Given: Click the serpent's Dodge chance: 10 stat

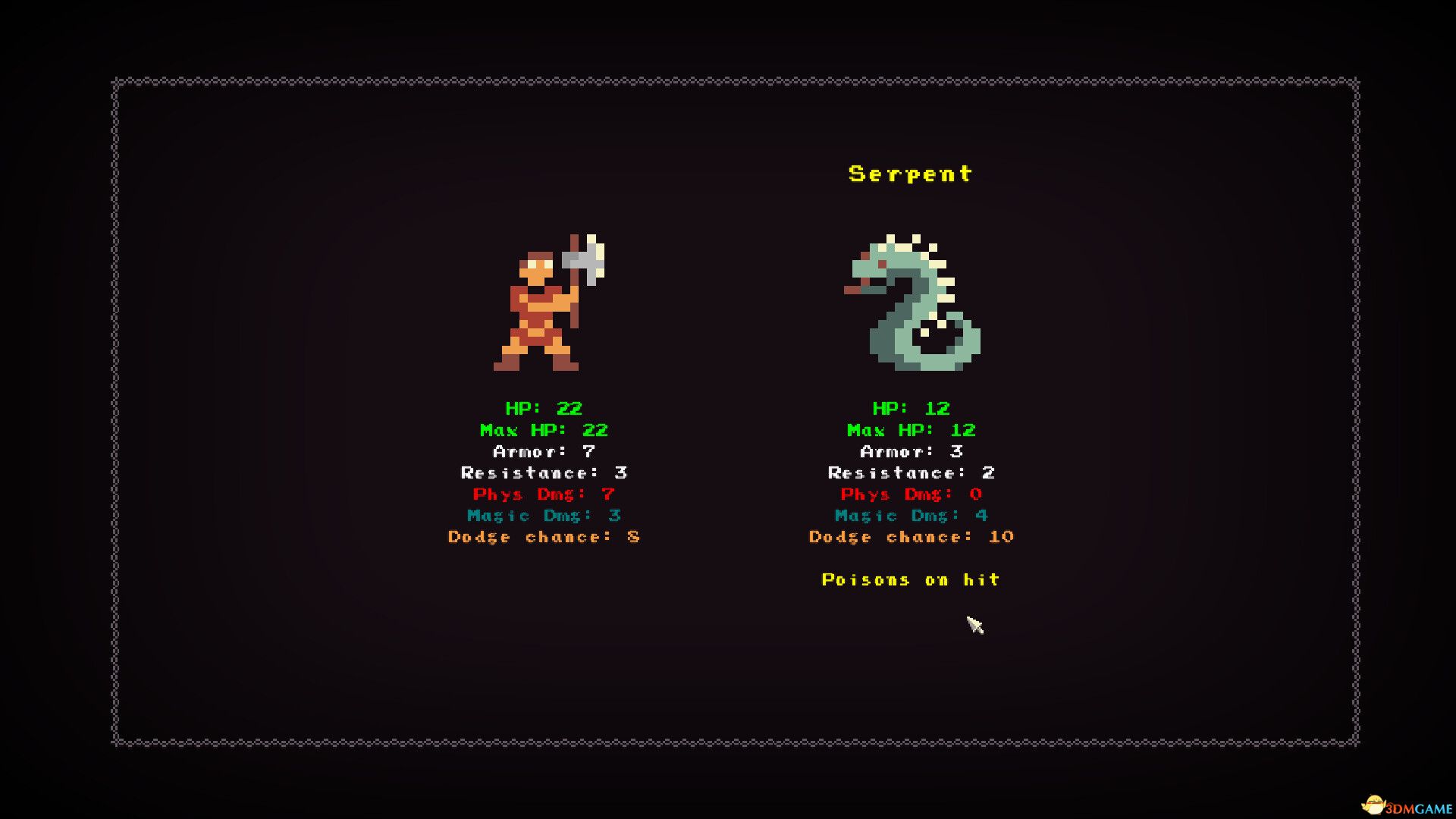Looking at the screenshot, I should (910, 537).
